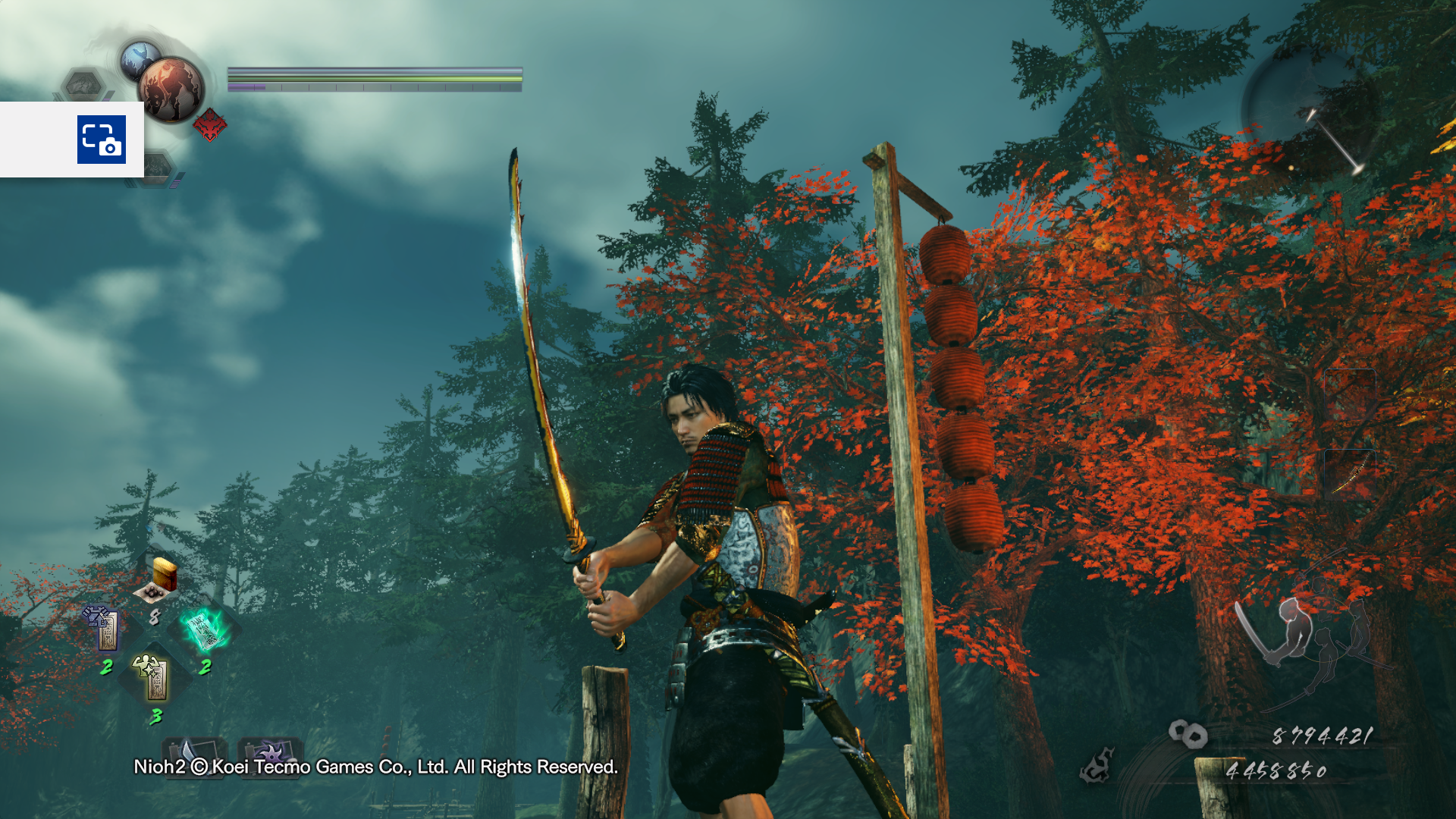
Task: Use the muscle power talisman item
Action: 154,676
